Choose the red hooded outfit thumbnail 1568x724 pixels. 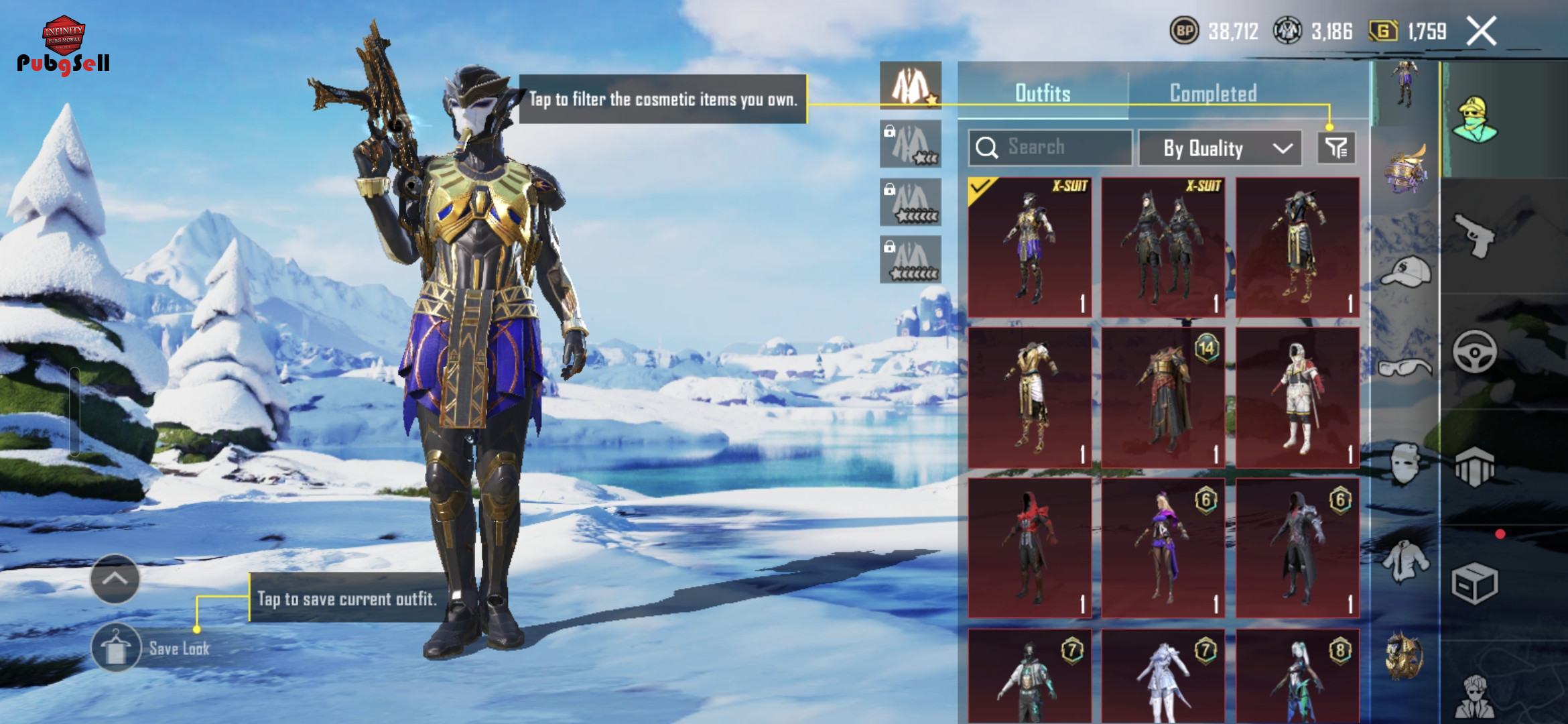coord(1030,548)
